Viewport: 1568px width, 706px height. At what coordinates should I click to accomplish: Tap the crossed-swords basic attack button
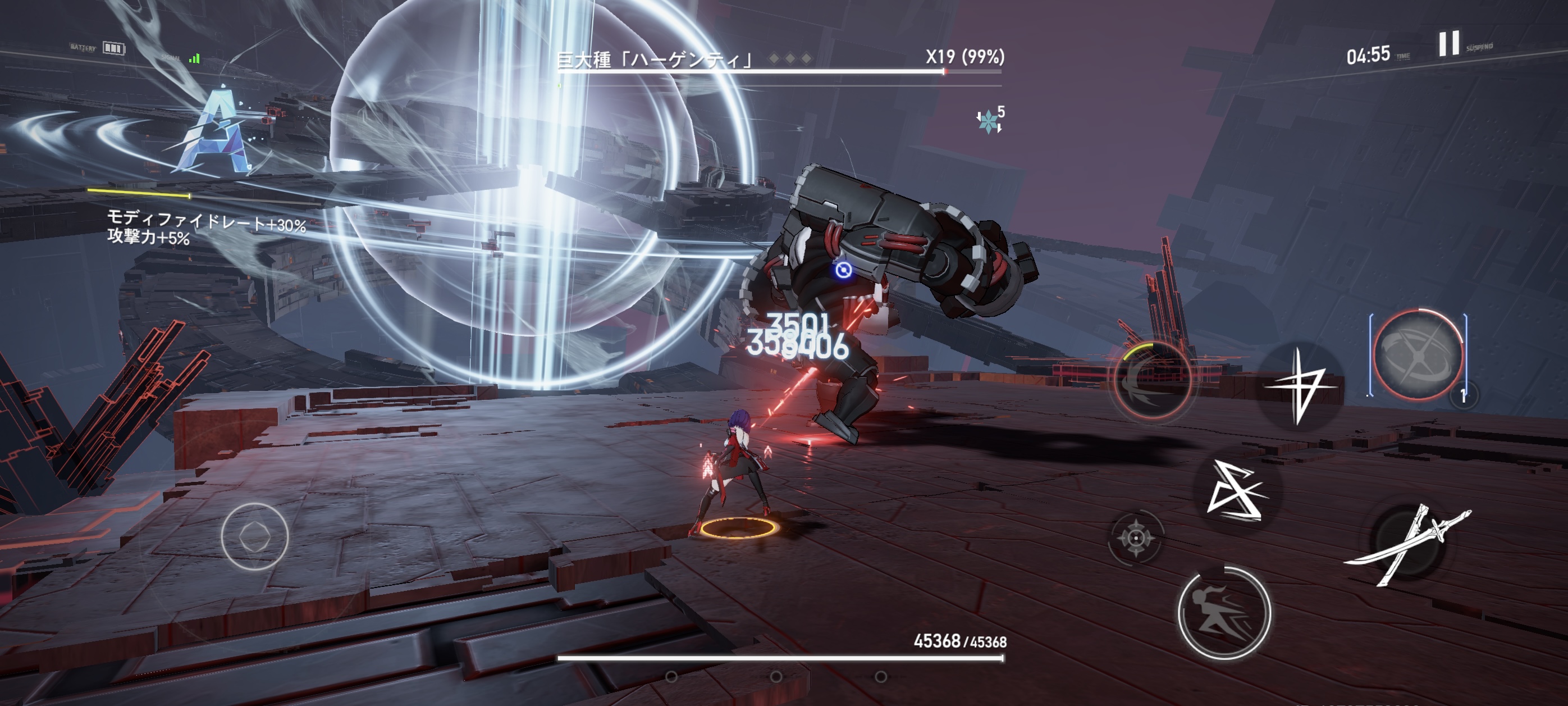point(1408,544)
